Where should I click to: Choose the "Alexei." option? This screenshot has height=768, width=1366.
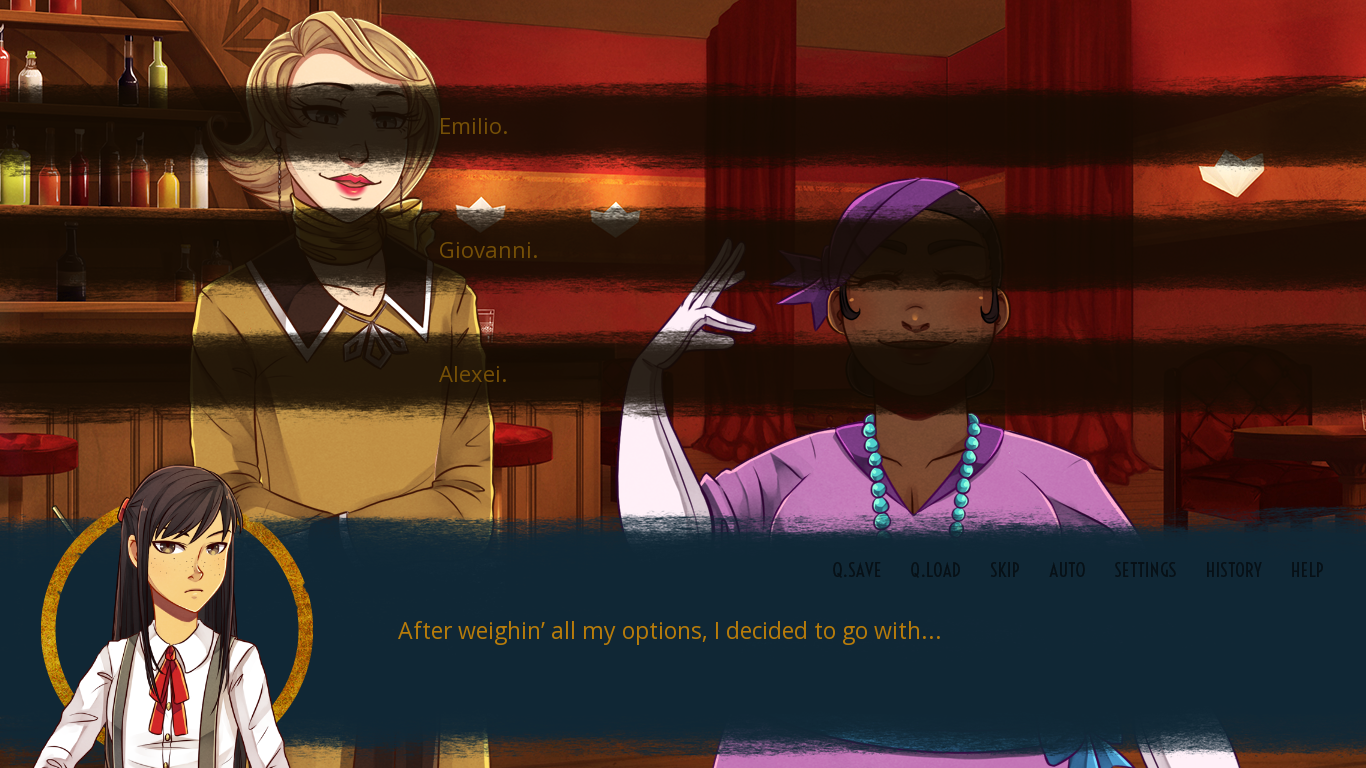point(473,374)
